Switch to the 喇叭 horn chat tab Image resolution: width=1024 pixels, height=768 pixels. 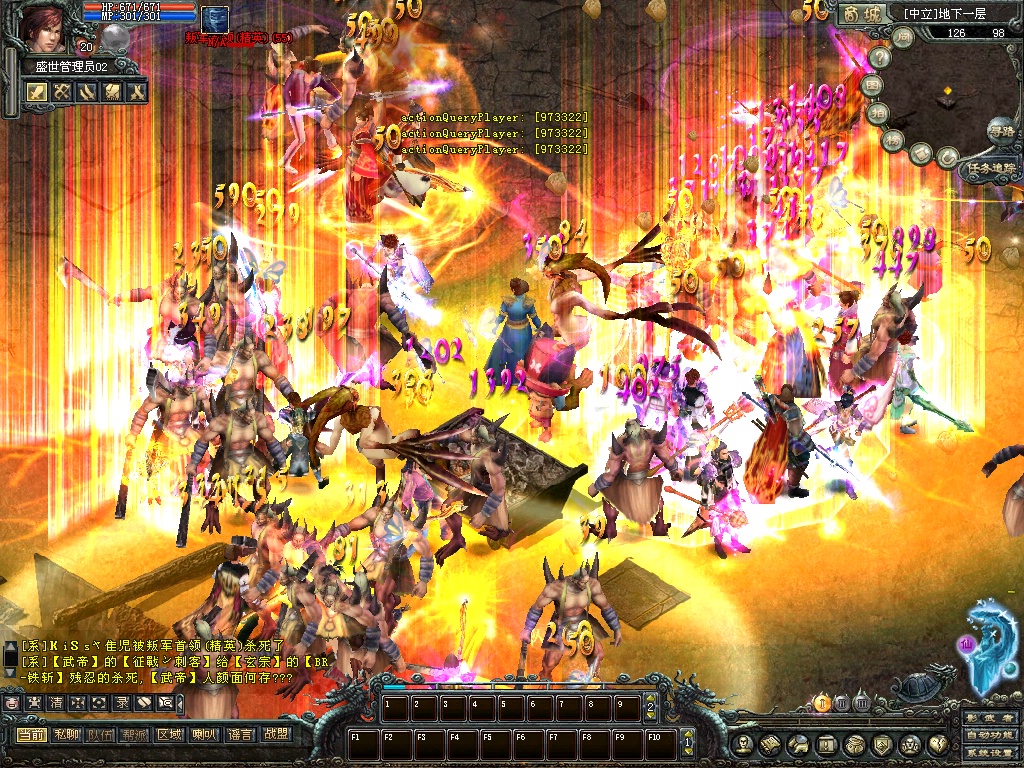coord(203,734)
